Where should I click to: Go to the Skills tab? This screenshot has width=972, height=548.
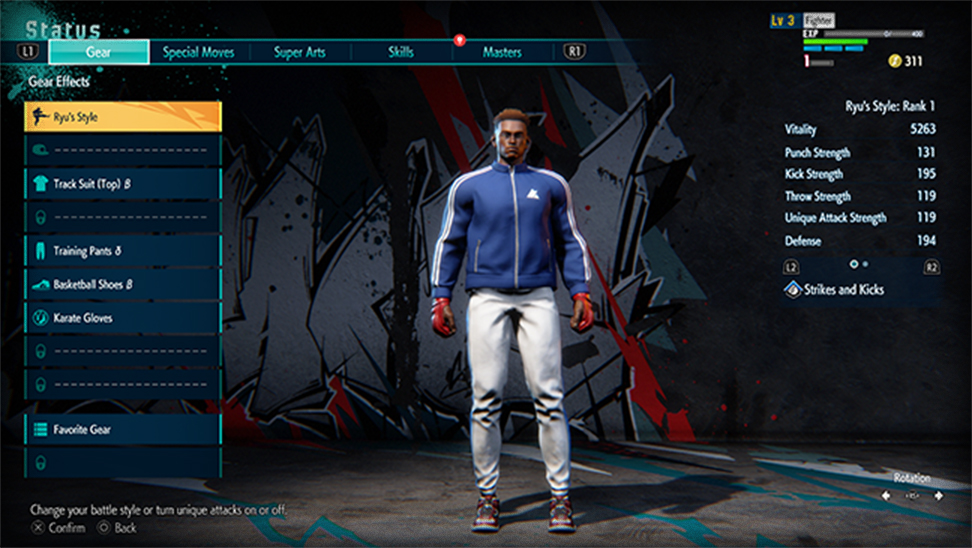[400, 52]
